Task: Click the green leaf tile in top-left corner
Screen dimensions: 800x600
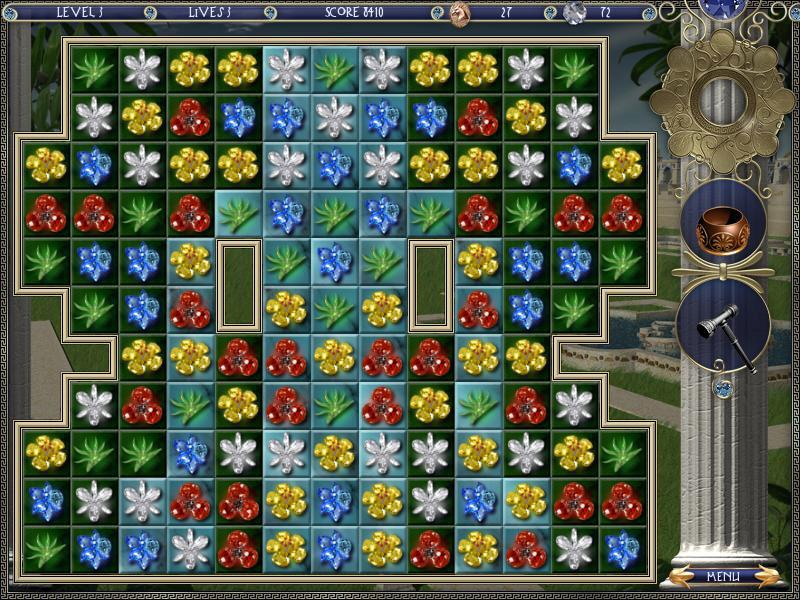Action: click(x=94, y=69)
